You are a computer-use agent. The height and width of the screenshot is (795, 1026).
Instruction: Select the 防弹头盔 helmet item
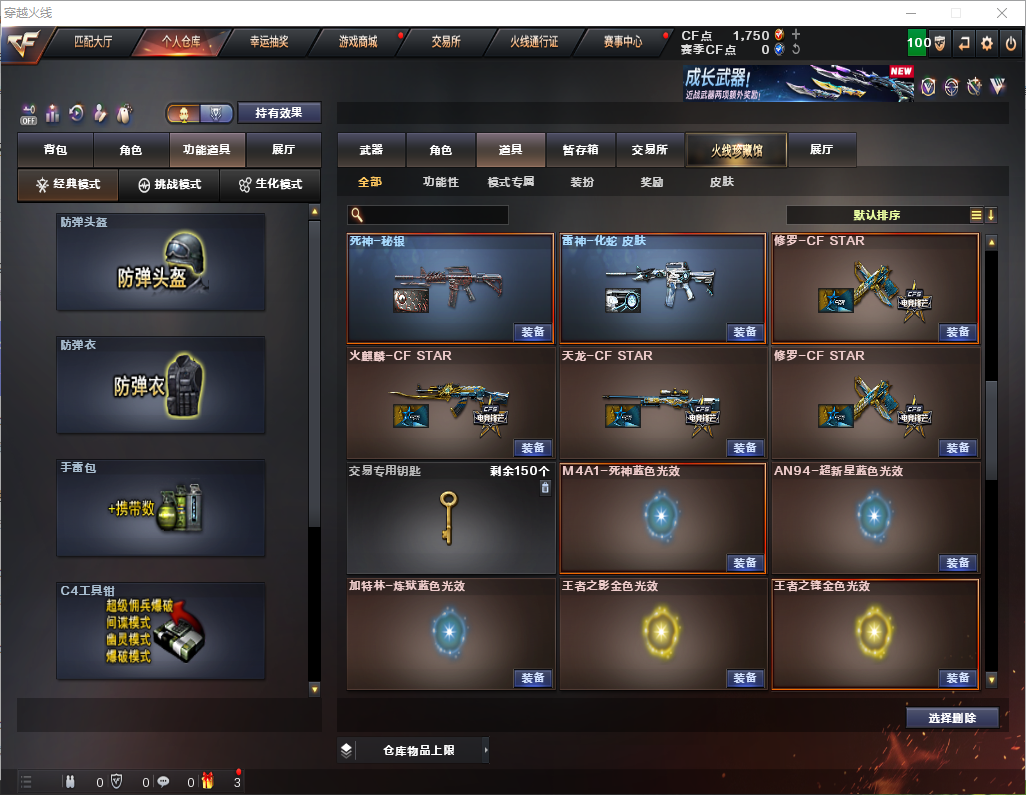point(161,262)
